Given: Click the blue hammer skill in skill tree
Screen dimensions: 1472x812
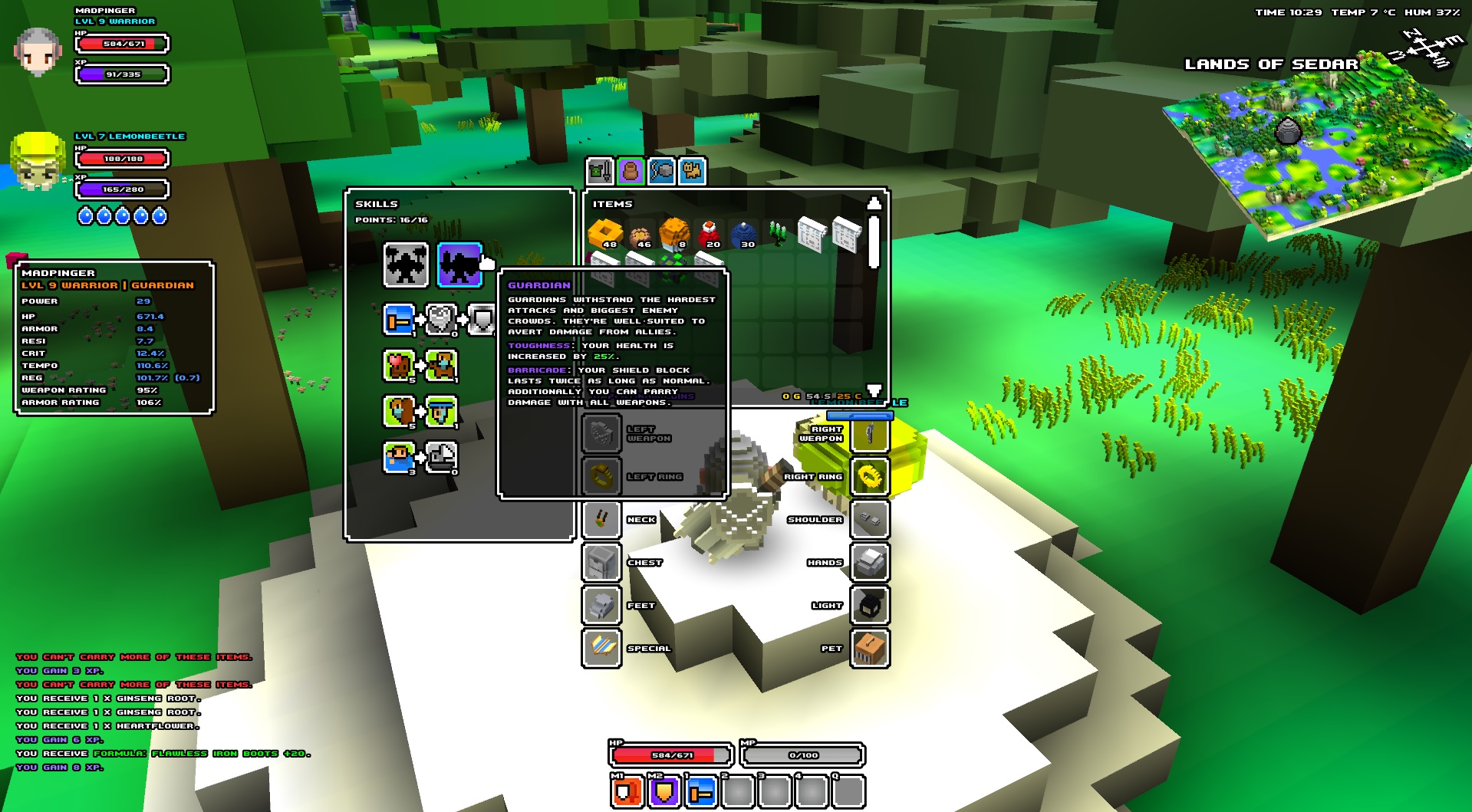Looking at the screenshot, I should [399, 320].
